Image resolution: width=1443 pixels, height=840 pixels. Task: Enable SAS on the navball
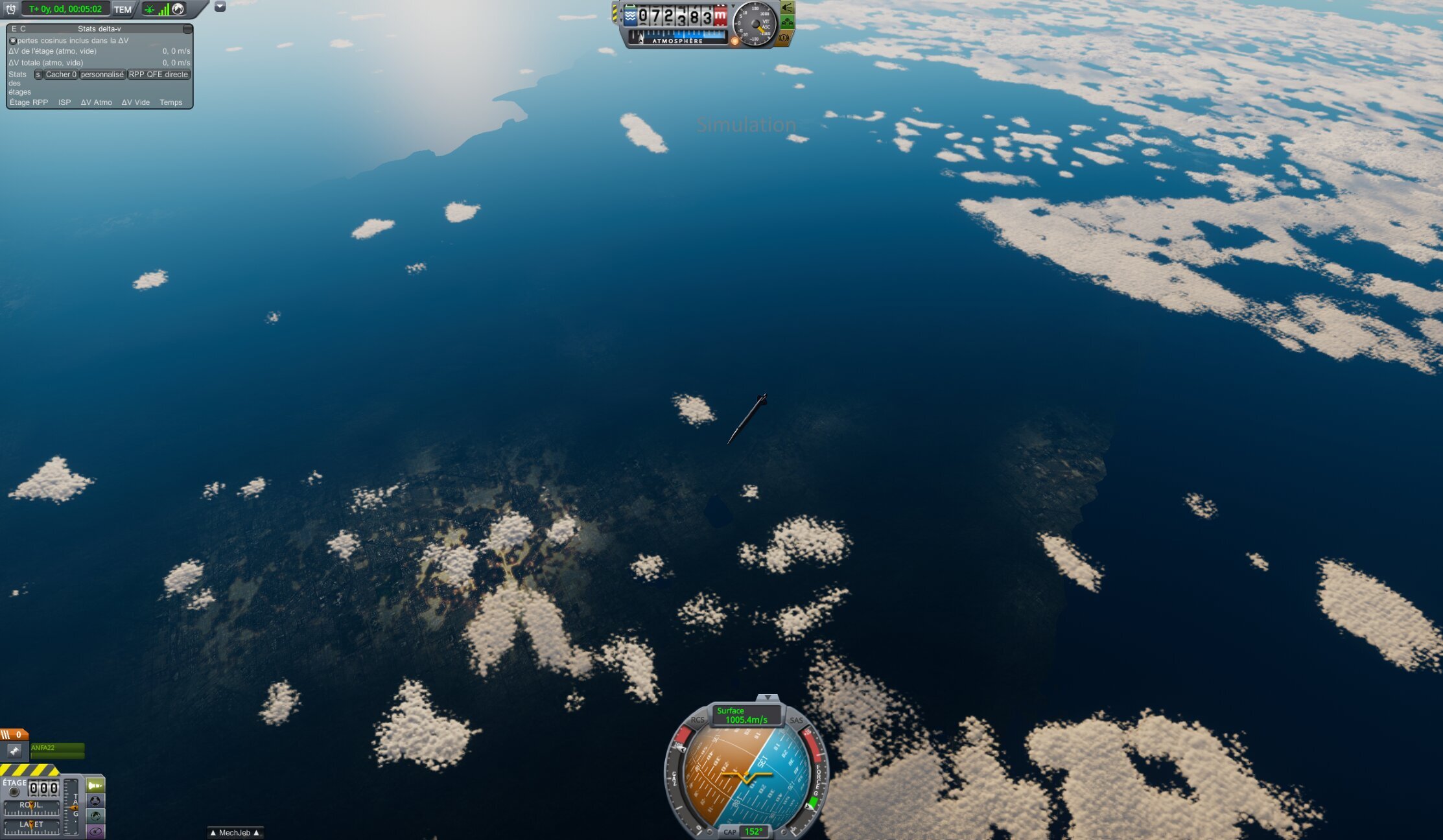pyautogui.click(x=797, y=720)
